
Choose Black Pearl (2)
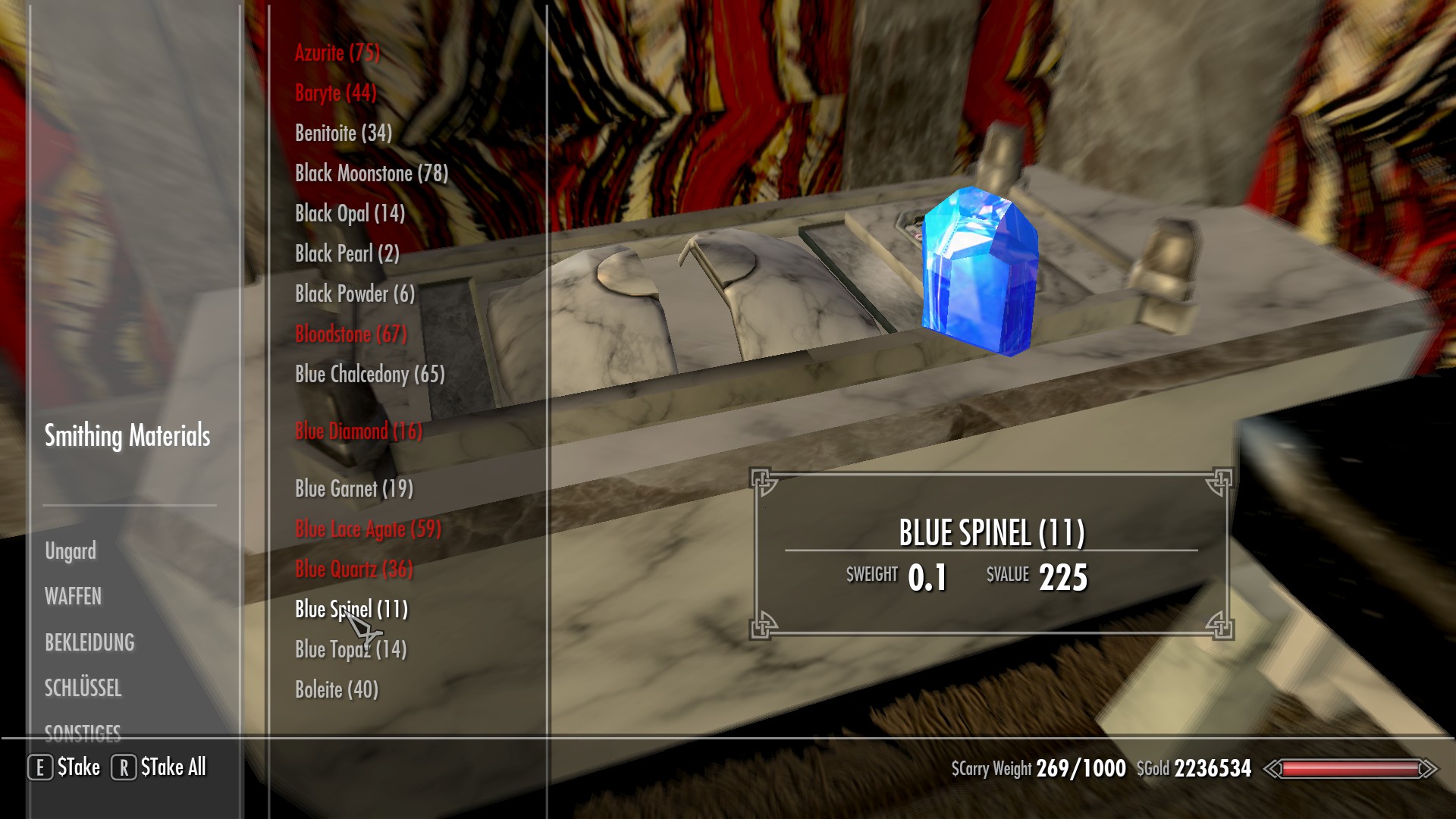pyautogui.click(x=347, y=254)
